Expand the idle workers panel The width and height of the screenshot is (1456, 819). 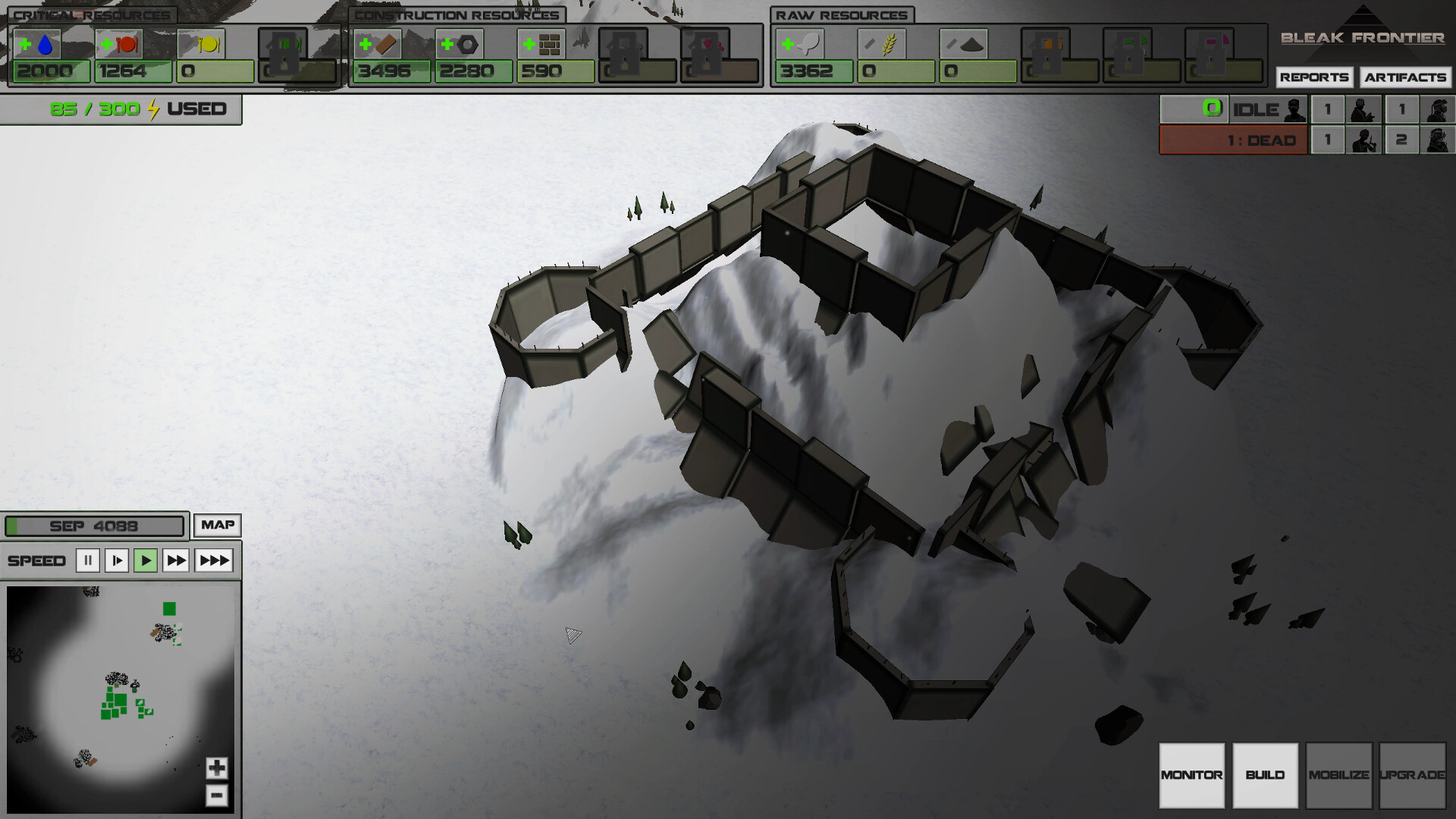1230,109
